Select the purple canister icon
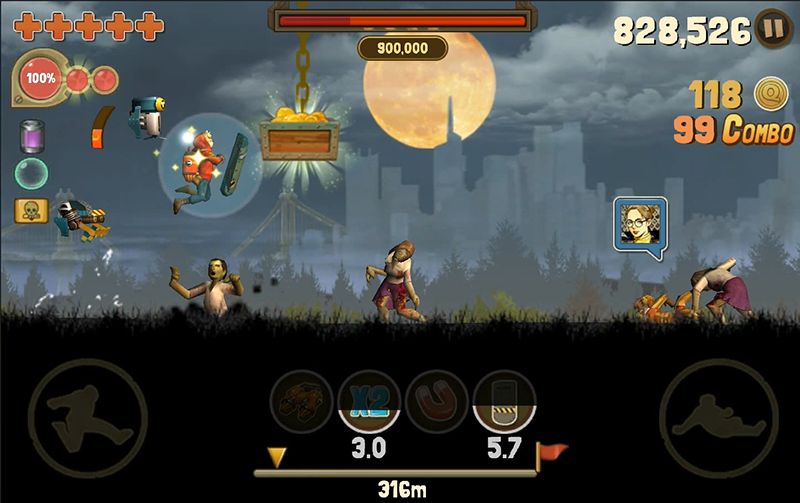 click(31, 135)
